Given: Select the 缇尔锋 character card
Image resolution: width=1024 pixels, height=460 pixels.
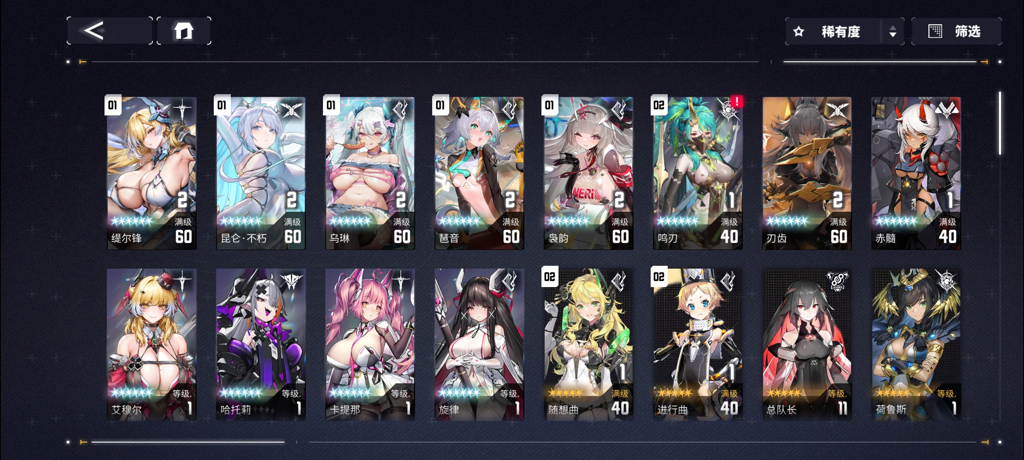Looking at the screenshot, I should [151, 172].
